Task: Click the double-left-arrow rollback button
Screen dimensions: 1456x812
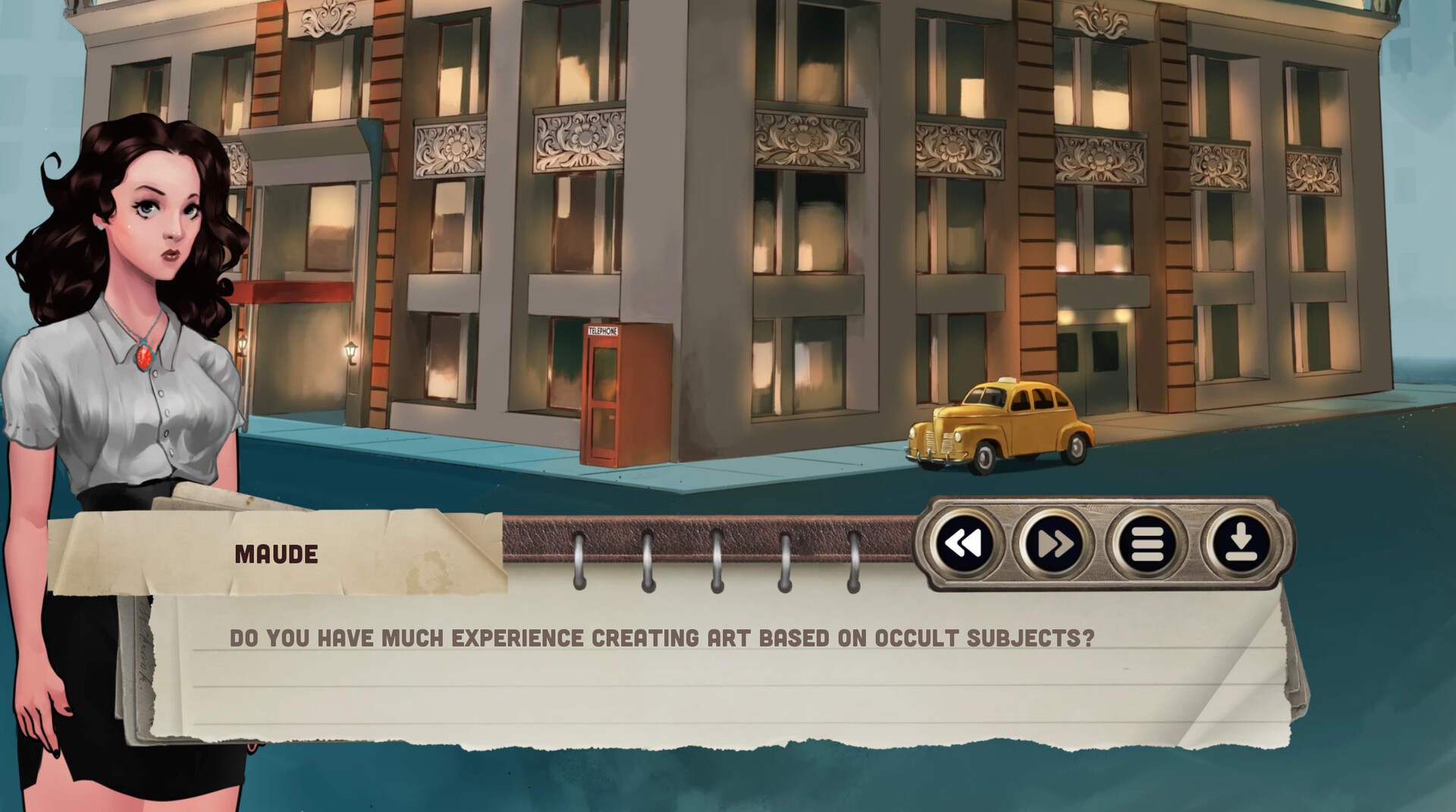Action: click(x=963, y=544)
